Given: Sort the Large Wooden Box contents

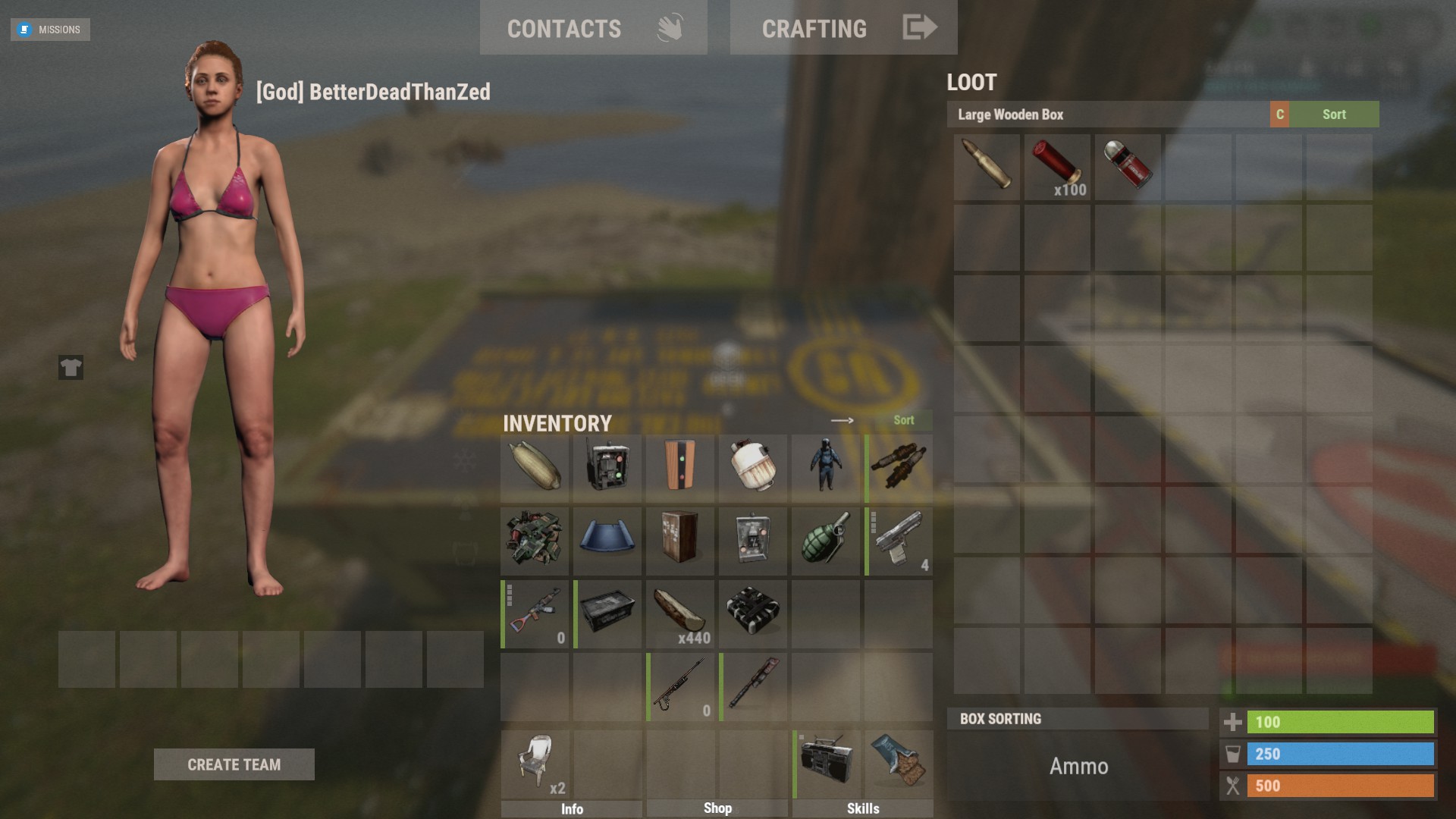Looking at the screenshot, I should click(x=1335, y=115).
